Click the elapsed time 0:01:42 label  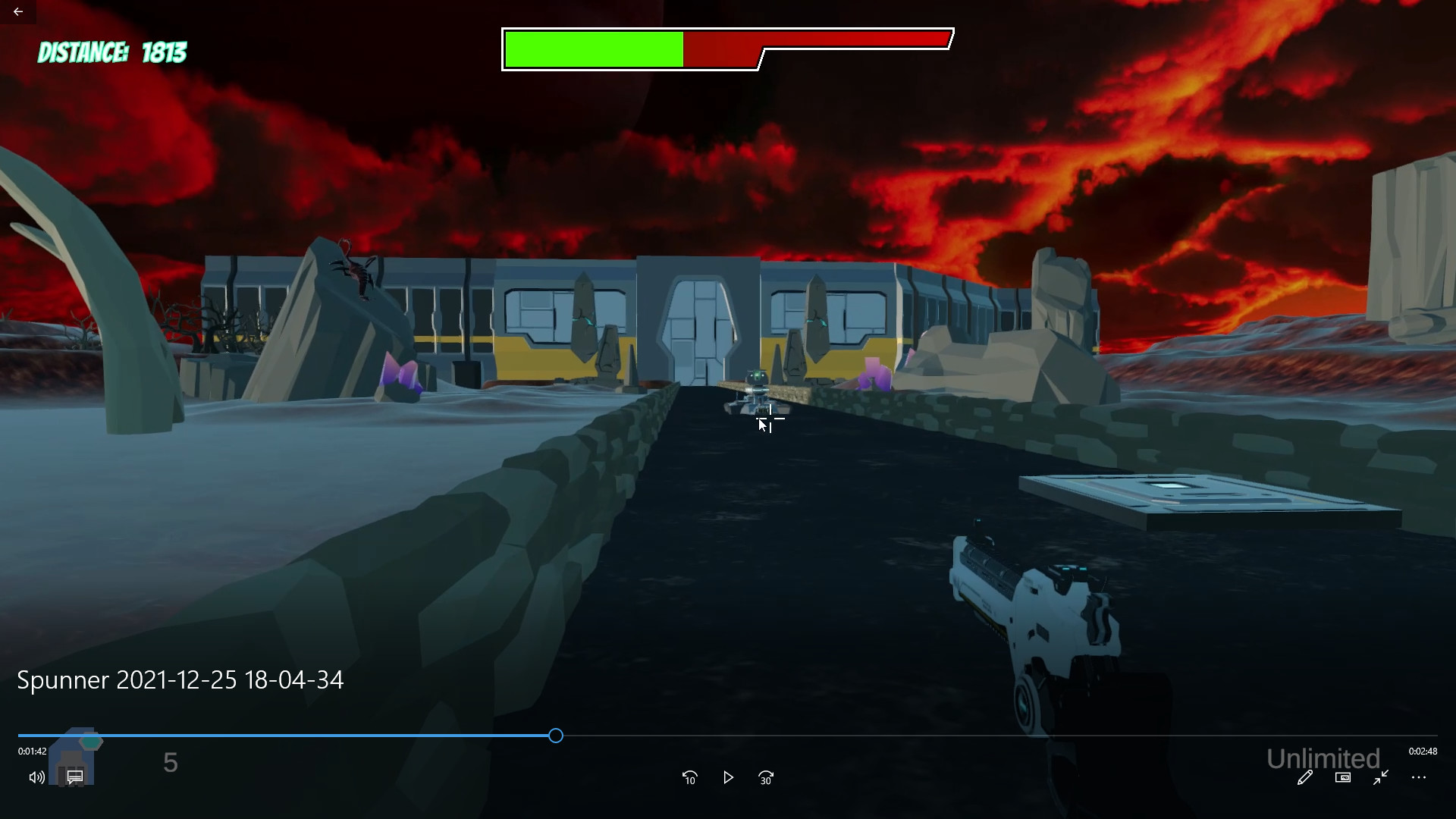(x=31, y=752)
